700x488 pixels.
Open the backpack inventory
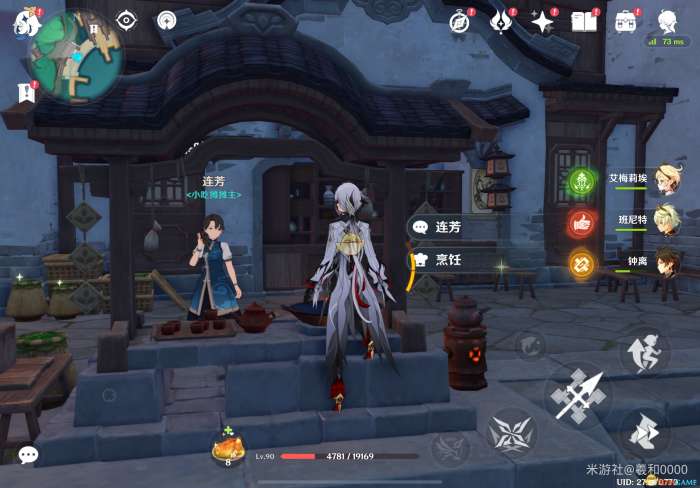[x=626, y=21]
